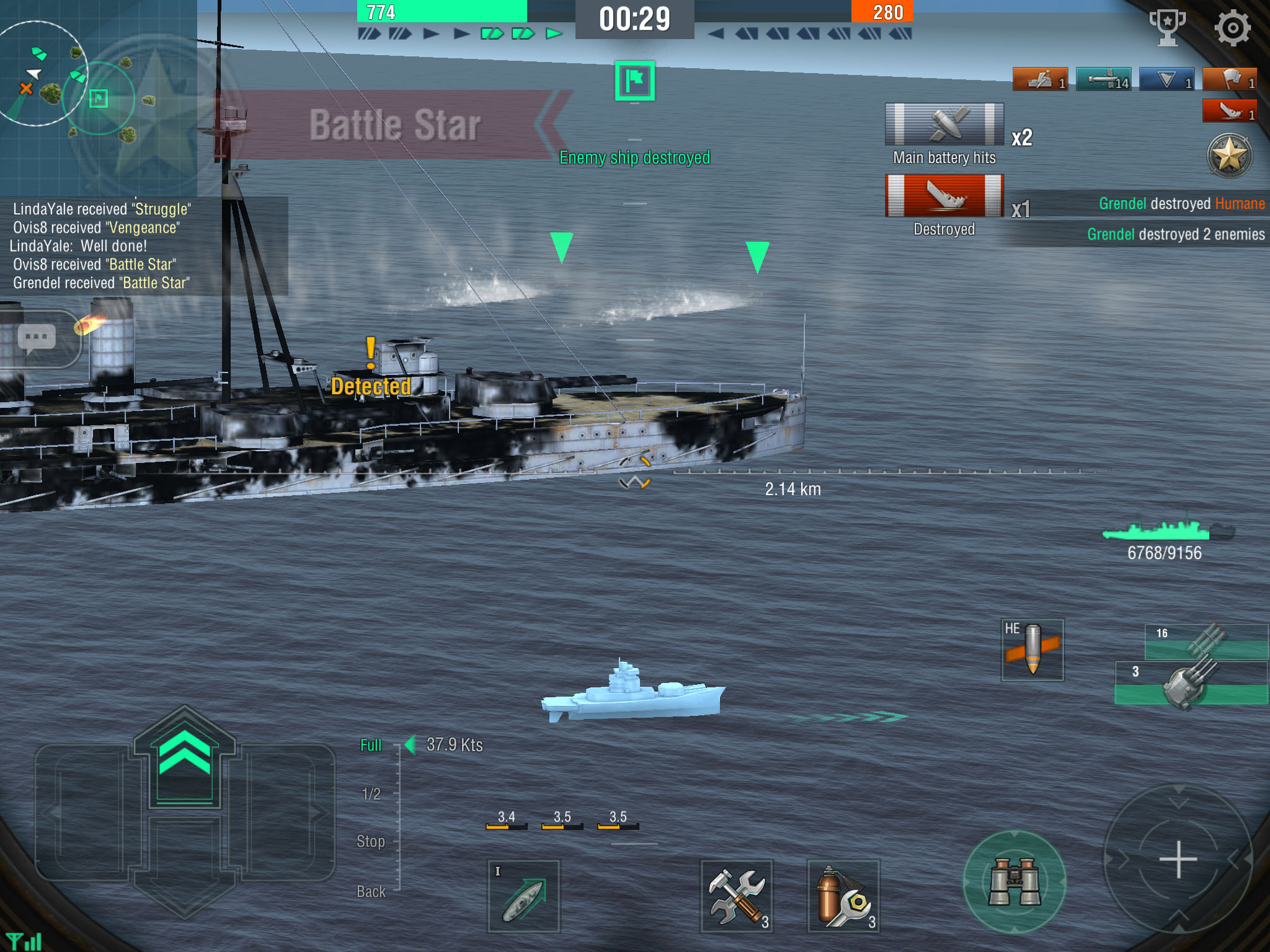Tap the gold star medal icon
The image size is (1270, 952).
pyautogui.click(x=1229, y=155)
